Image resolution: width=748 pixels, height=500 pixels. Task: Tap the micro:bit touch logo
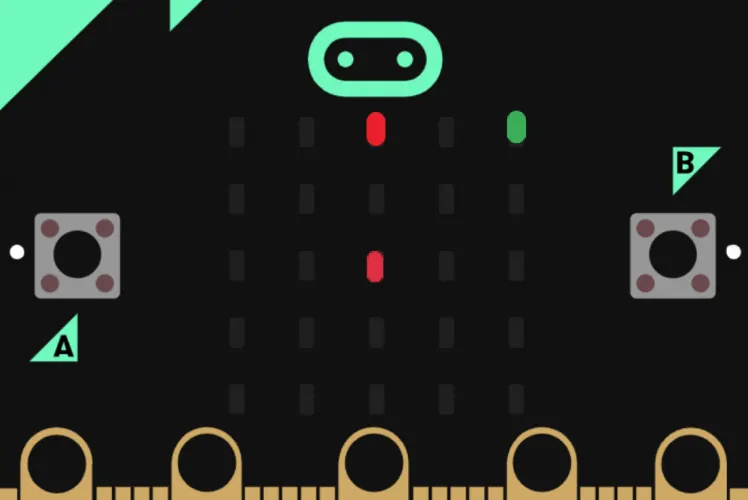375,59
